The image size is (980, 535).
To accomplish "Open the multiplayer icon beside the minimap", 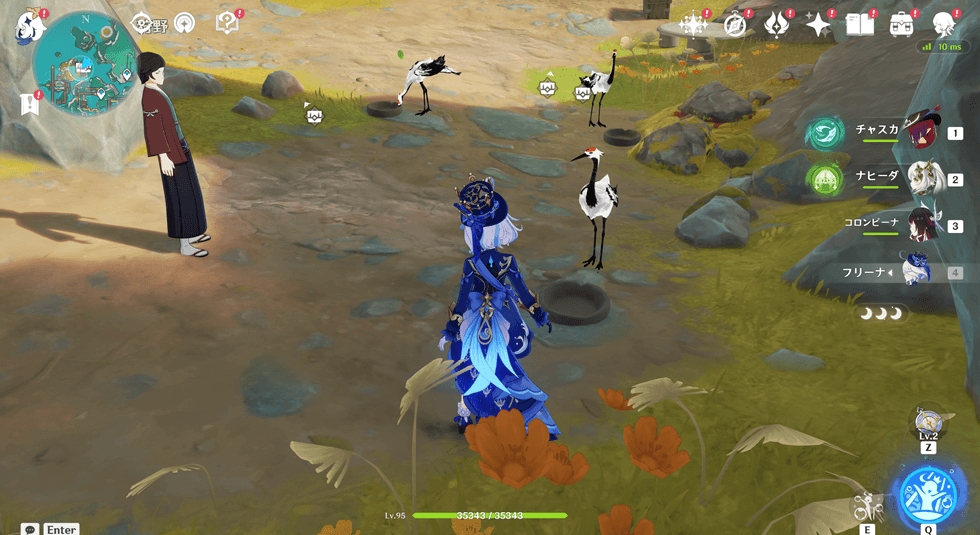I will [184, 23].
